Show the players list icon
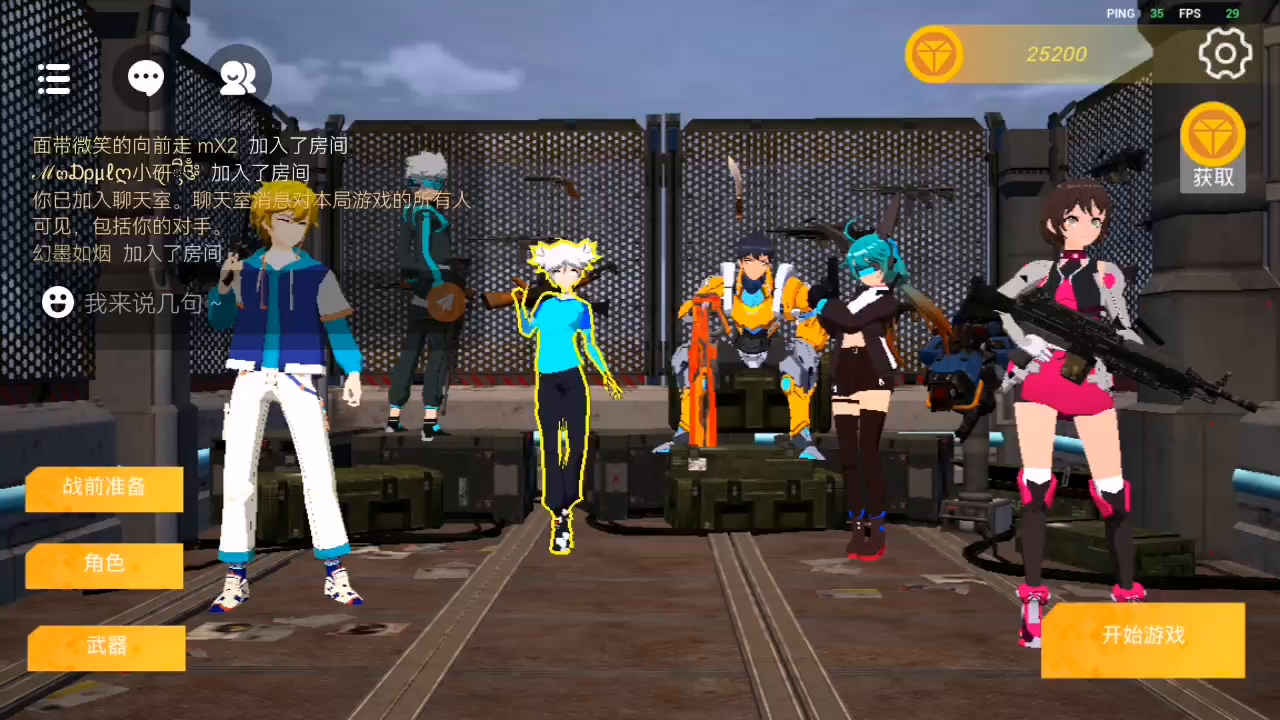Viewport: 1280px width, 720px height. click(238, 78)
